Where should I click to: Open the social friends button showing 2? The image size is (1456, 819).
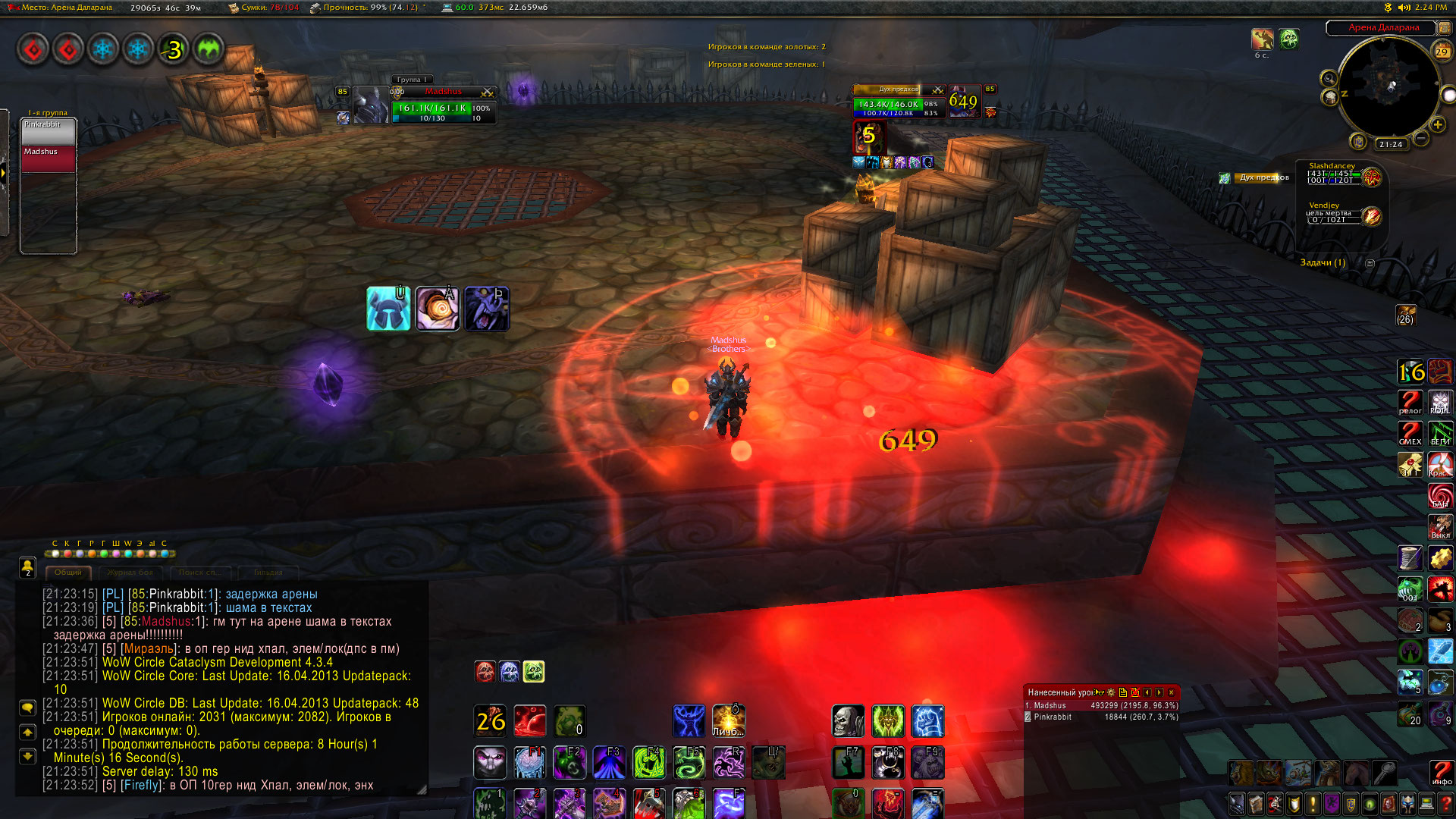click(27, 566)
